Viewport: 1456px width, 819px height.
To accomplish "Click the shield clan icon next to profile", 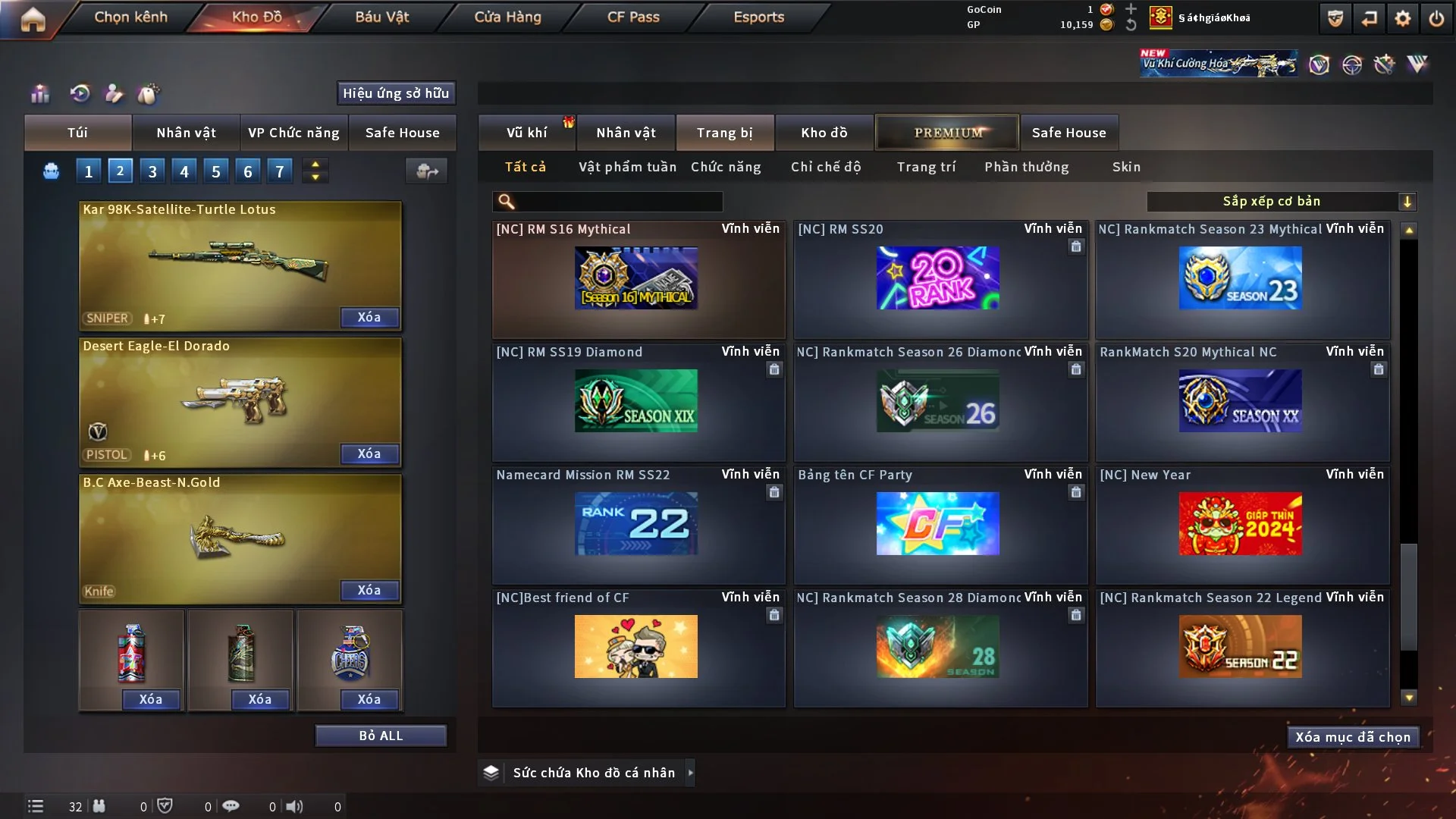I will [1334, 18].
